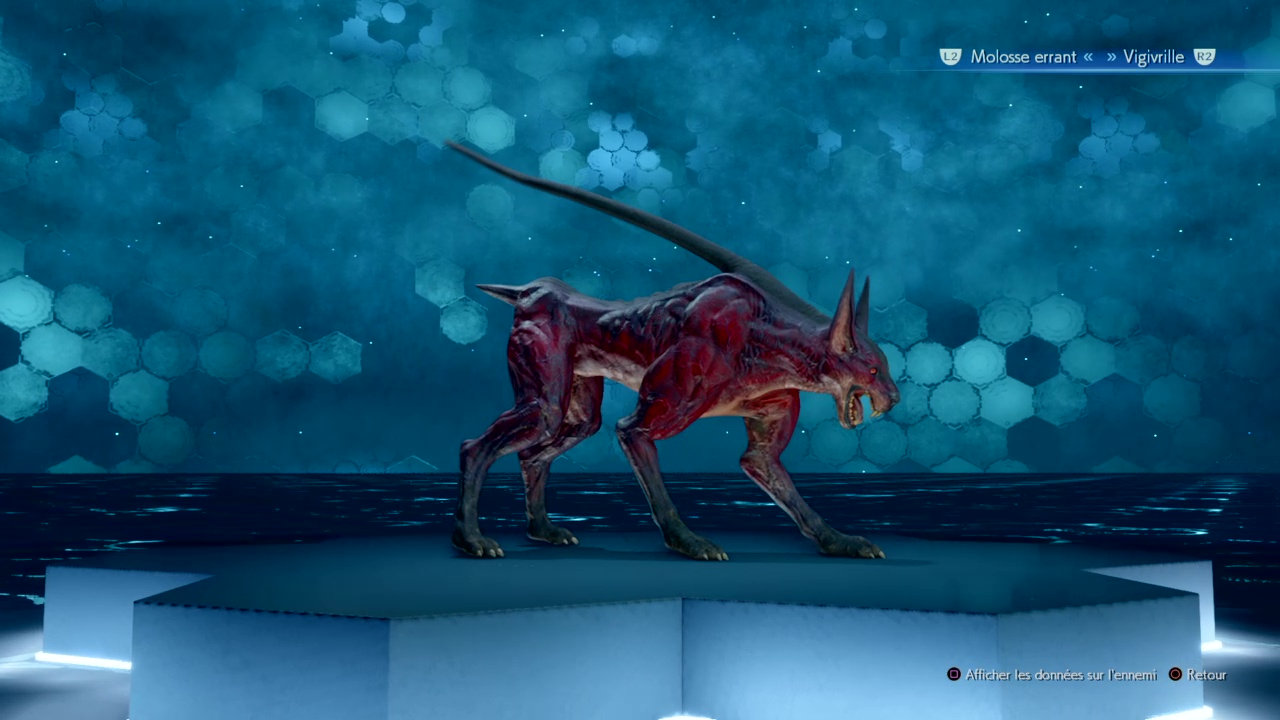This screenshot has height=720, width=1280.
Task: Select Afficher les données sur l'ennemi
Action: pos(1060,675)
